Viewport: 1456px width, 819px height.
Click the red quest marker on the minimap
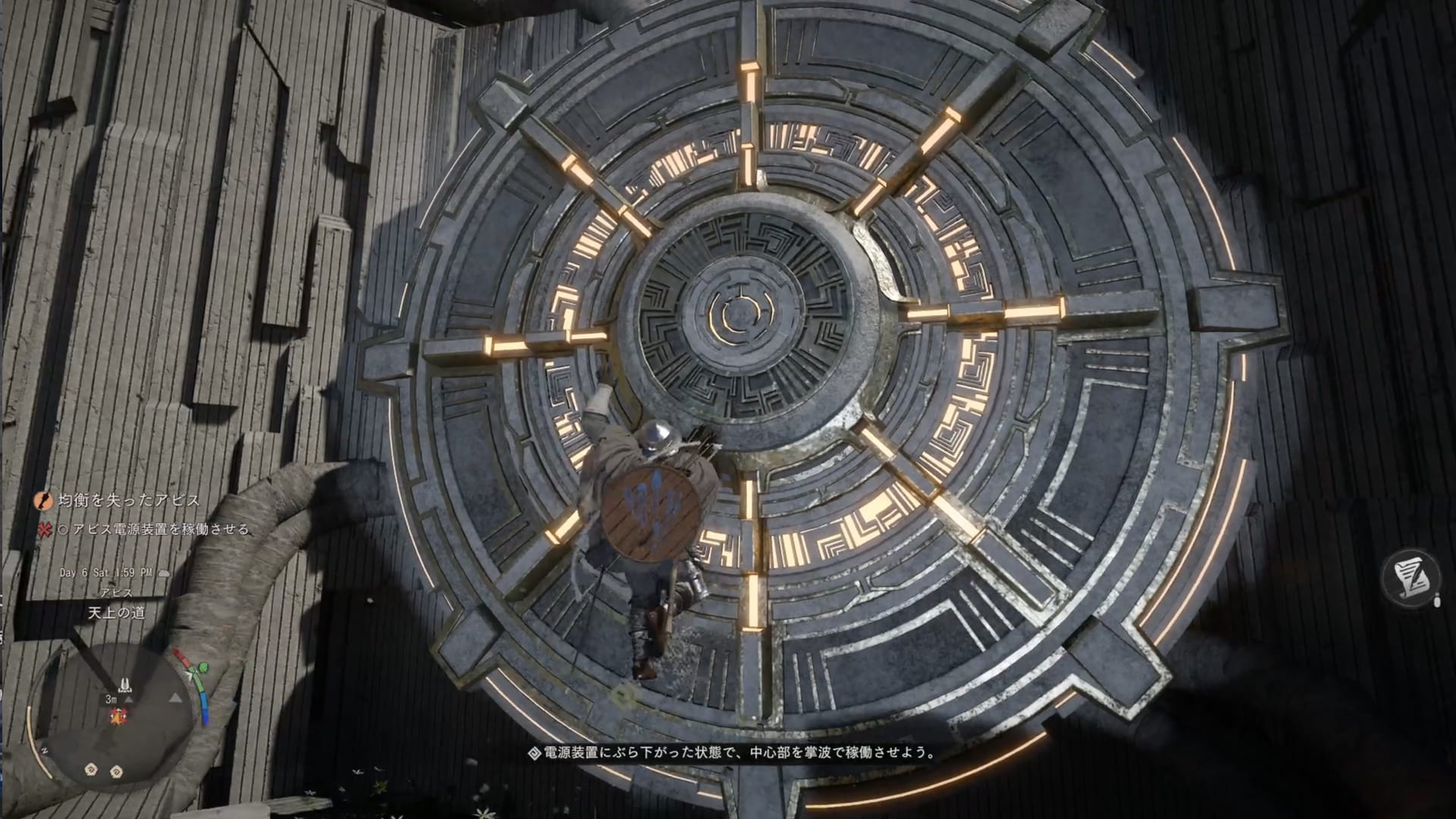118,715
